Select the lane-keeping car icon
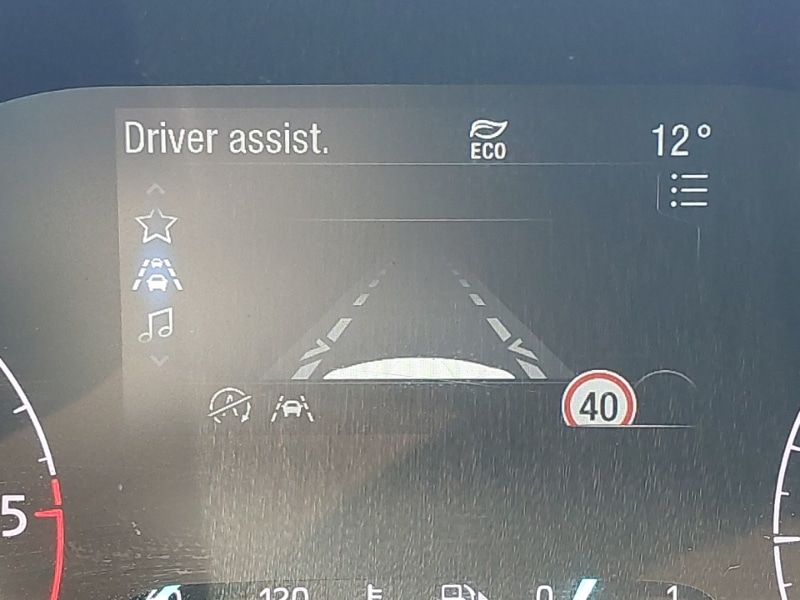 (291, 405)
